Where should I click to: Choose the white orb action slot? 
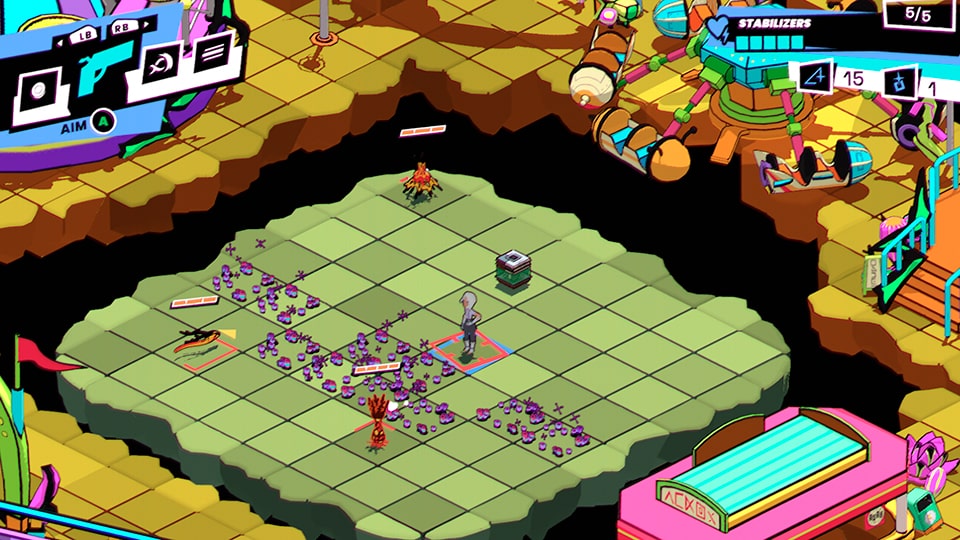click(x=38, y=92)
